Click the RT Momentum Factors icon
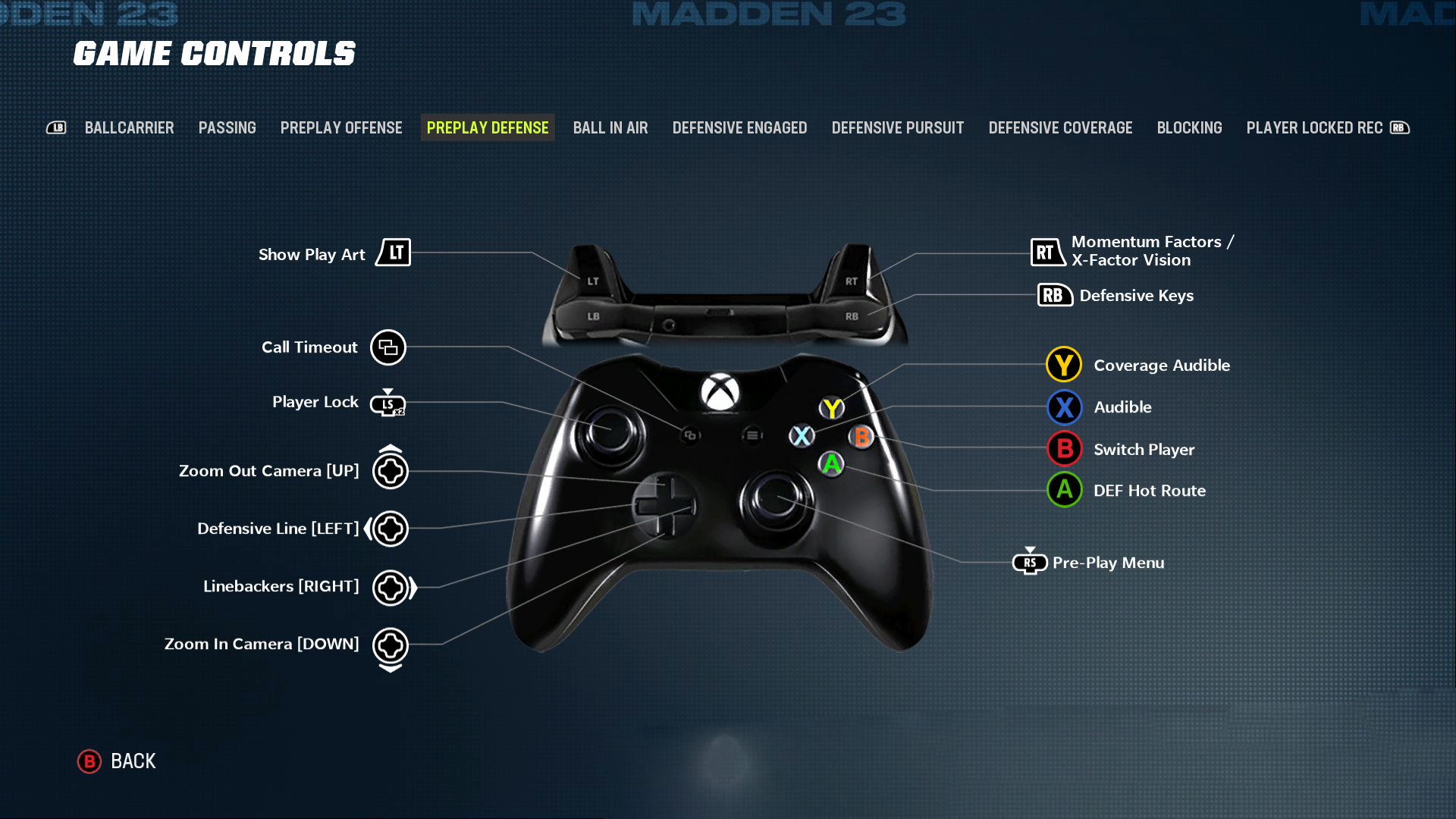The width and height of the screenshot is (1456, 819). coord(1048,252)
